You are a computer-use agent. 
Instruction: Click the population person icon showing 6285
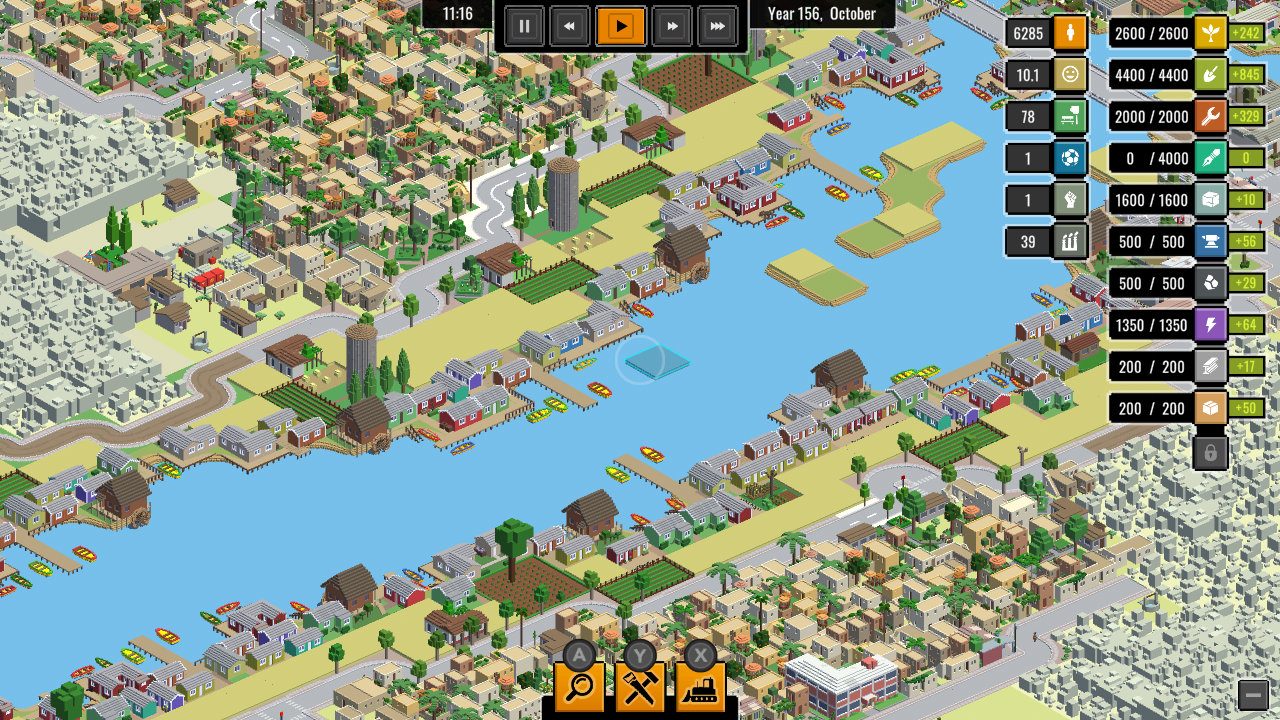click(x=1069, y=33)
